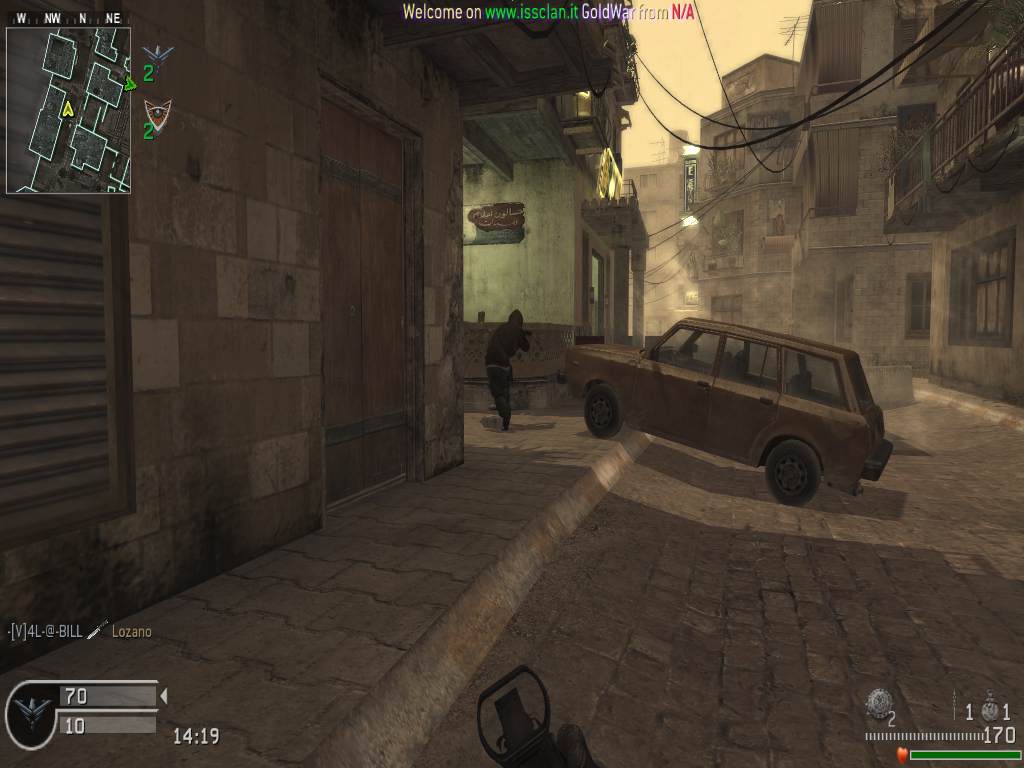
Task: Click the winged rank emblem
Action: (x=32, y=711)
